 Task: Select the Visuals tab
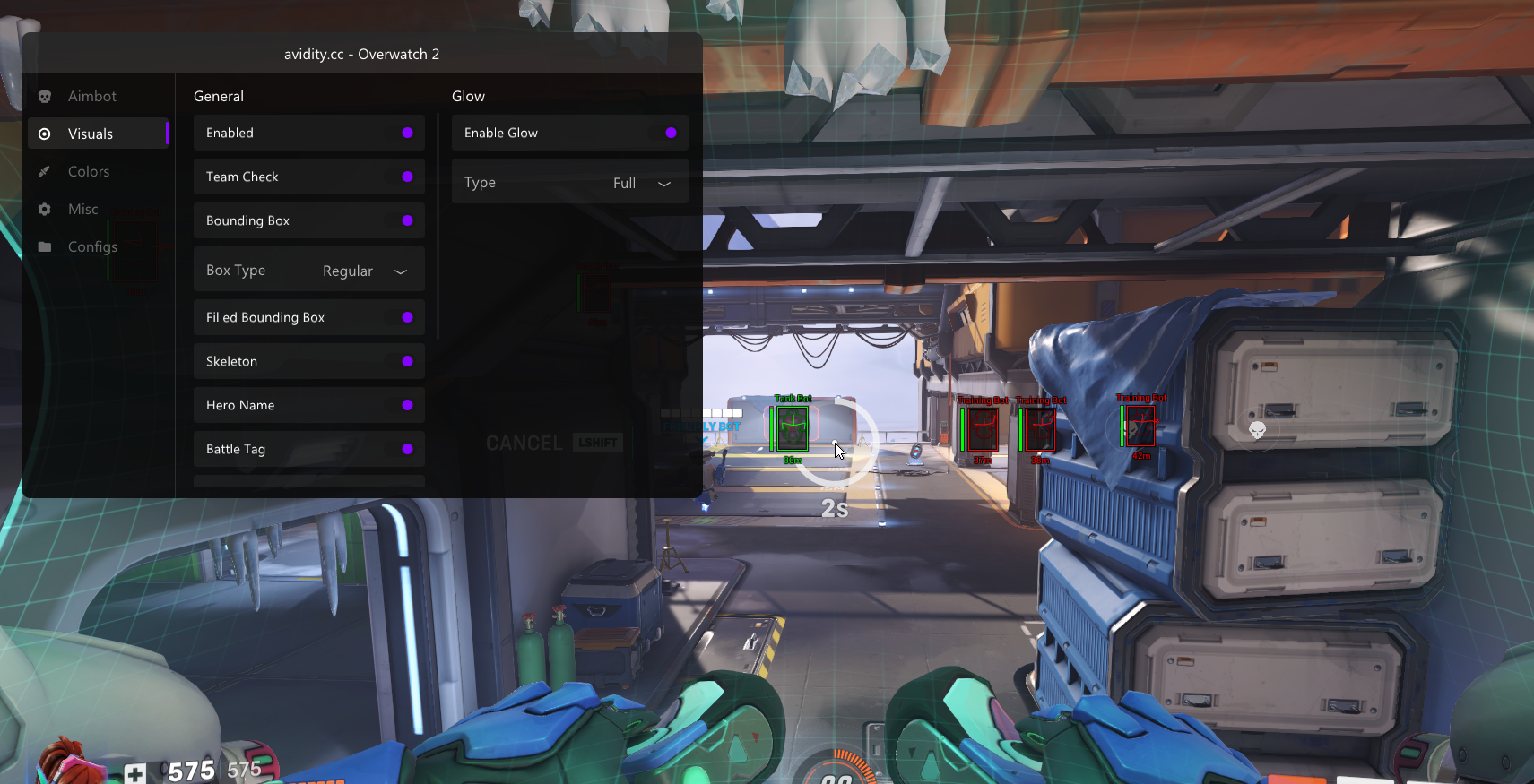coord(91,134)
